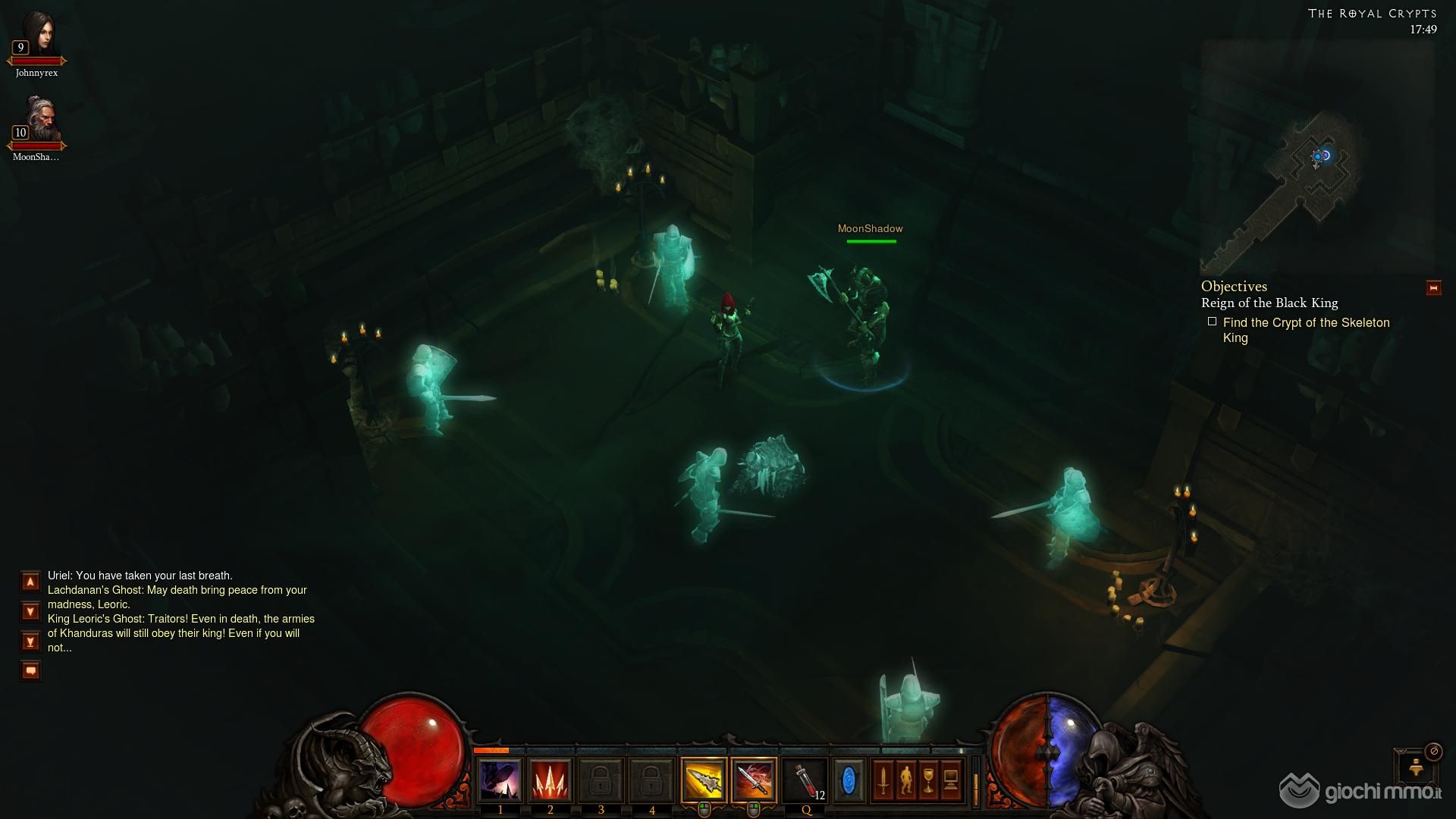Open the chat speech bubble button

click(30, 670)
